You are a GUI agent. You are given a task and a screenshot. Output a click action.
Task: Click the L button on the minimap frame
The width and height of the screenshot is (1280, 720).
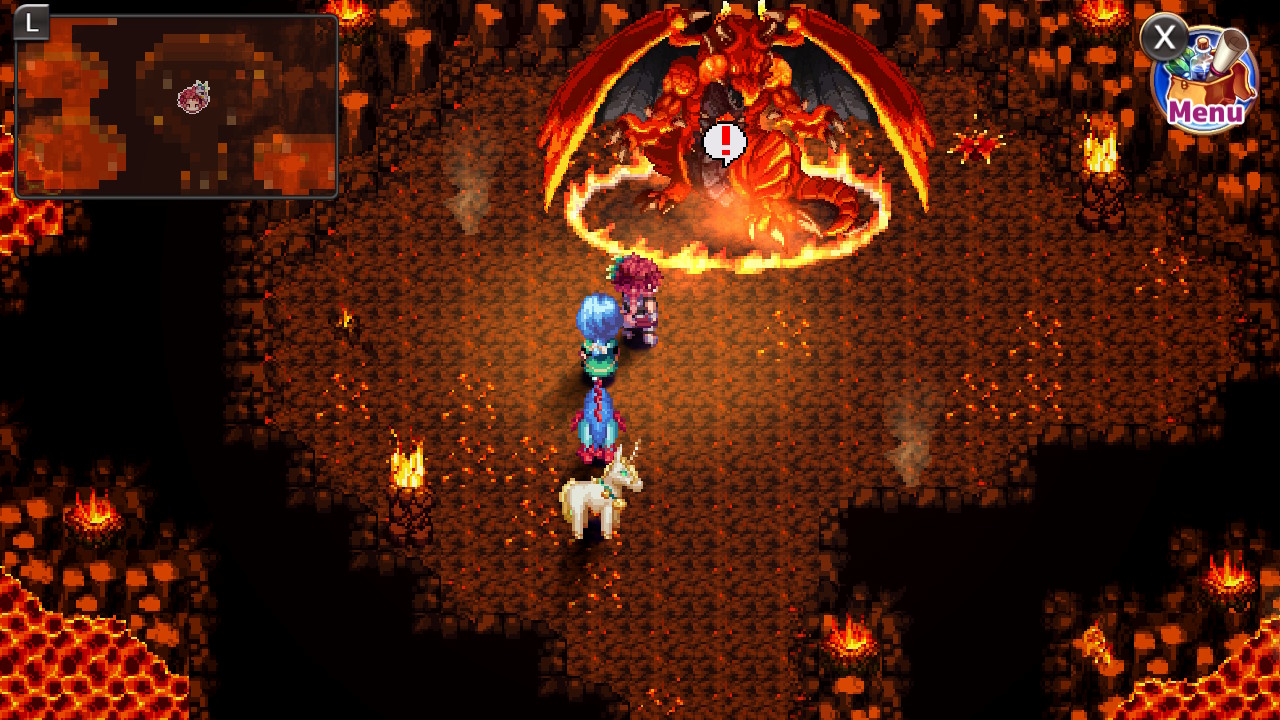pos(31,23)
